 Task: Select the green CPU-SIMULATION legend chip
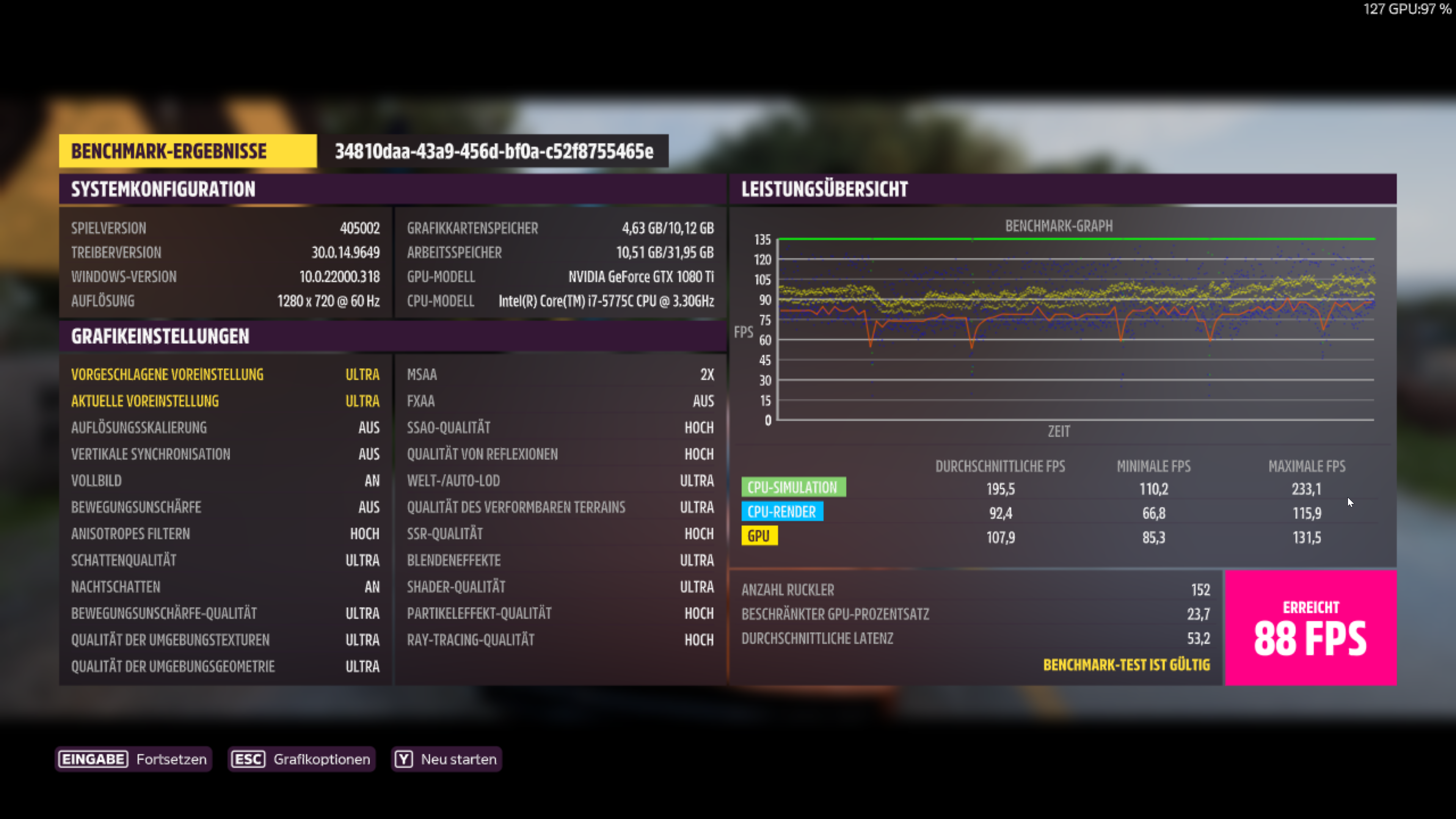point(794,486)
